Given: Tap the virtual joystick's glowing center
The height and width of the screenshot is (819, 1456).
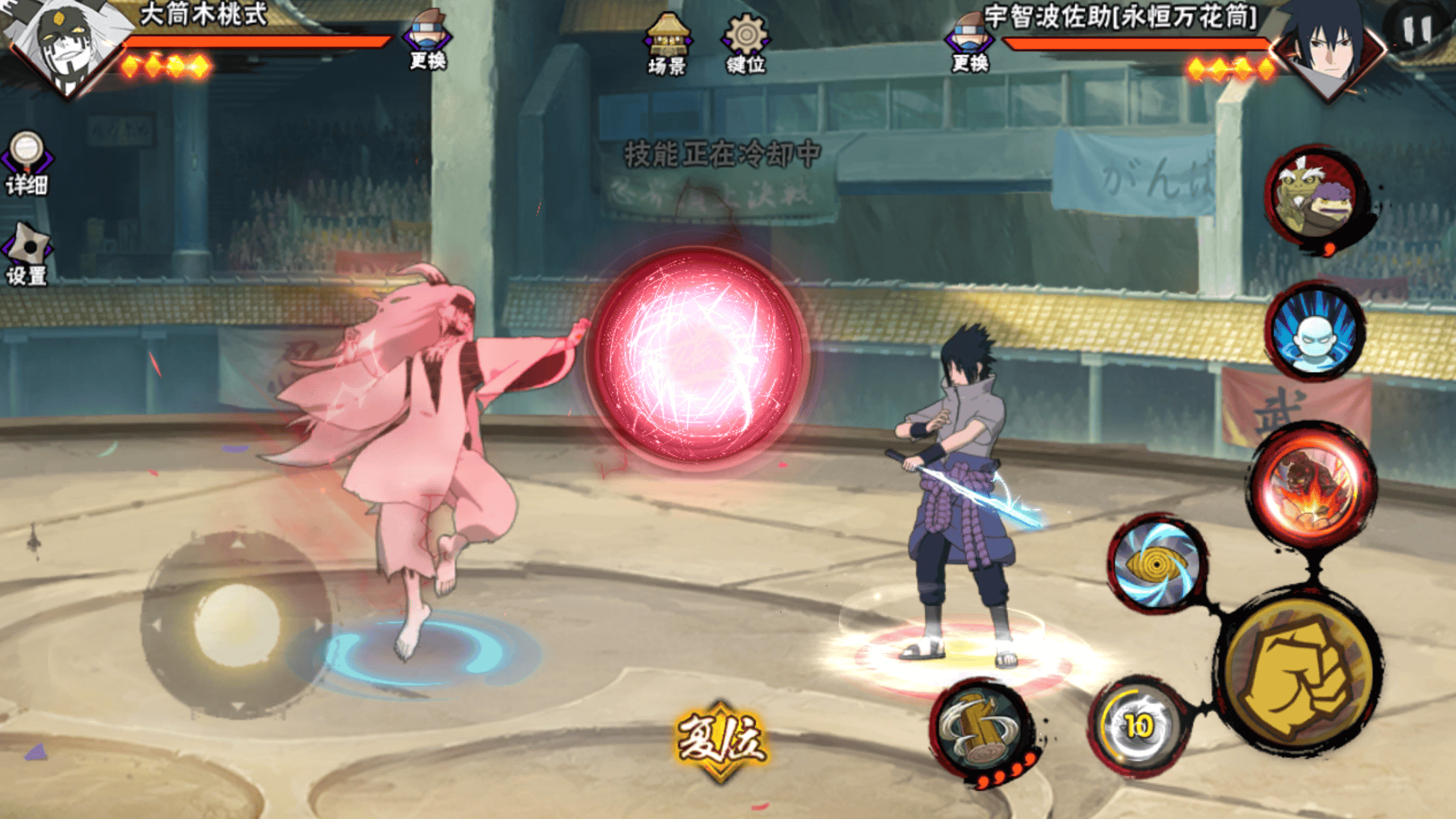Looking at the screenshot, I should pyautogui.click(x=236, y=623).
